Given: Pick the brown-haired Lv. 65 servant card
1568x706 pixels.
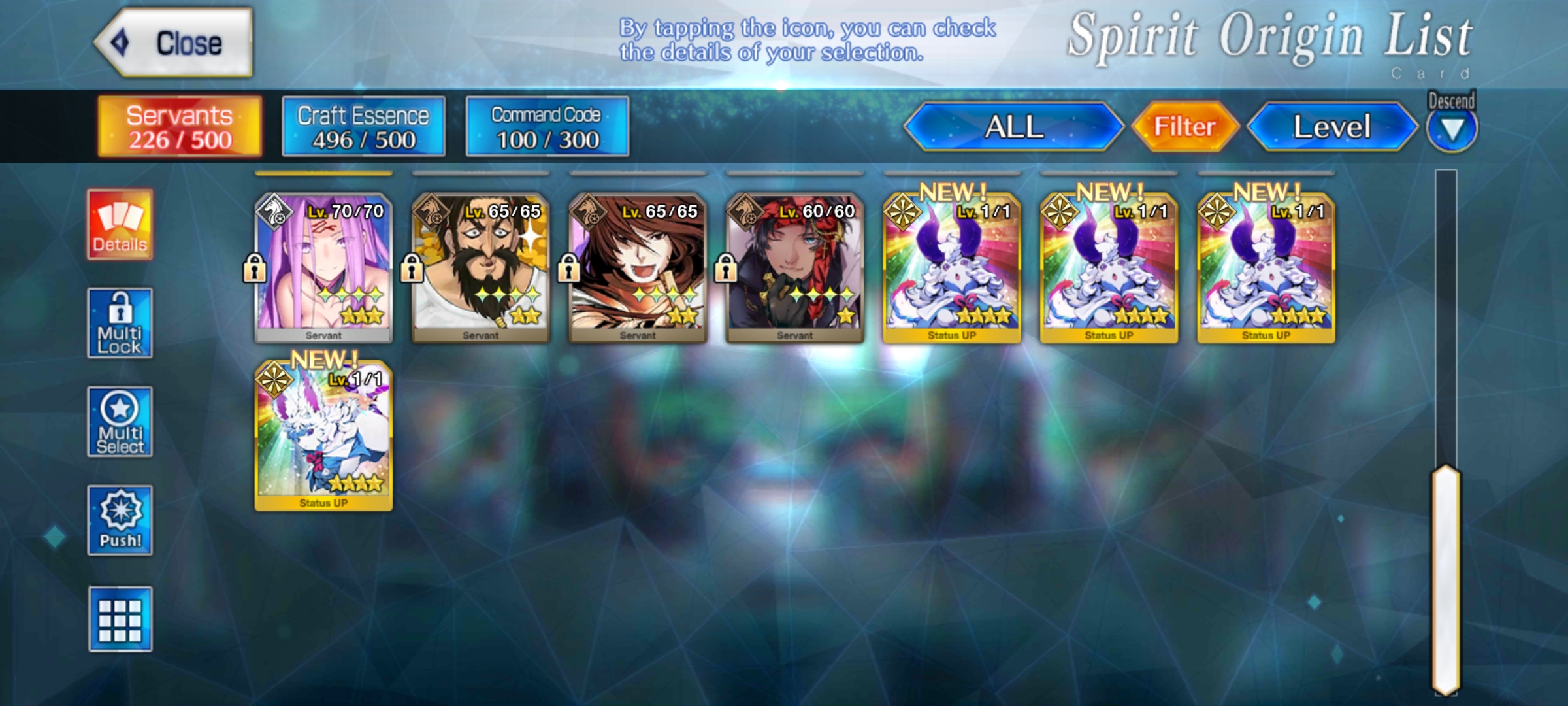Looking at the screenshot, I should click(x=638, y=268).
